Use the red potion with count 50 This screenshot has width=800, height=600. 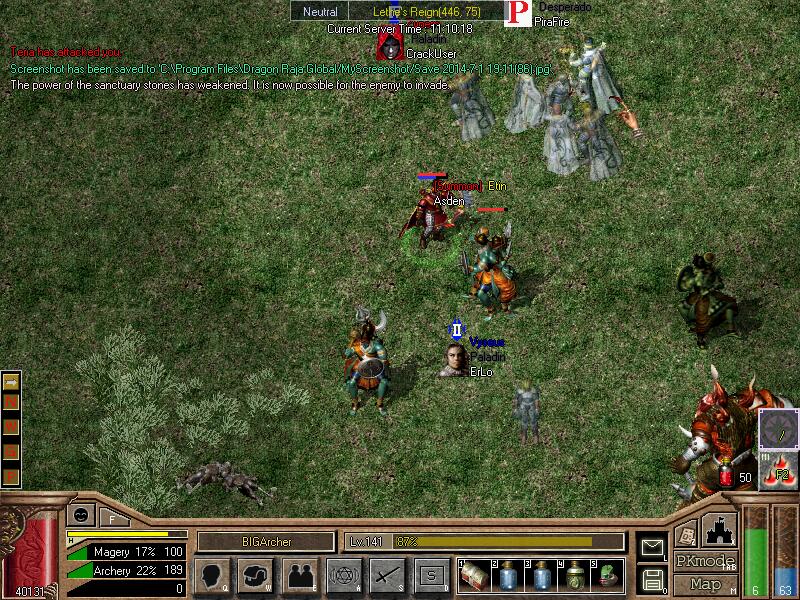[727, 477]
